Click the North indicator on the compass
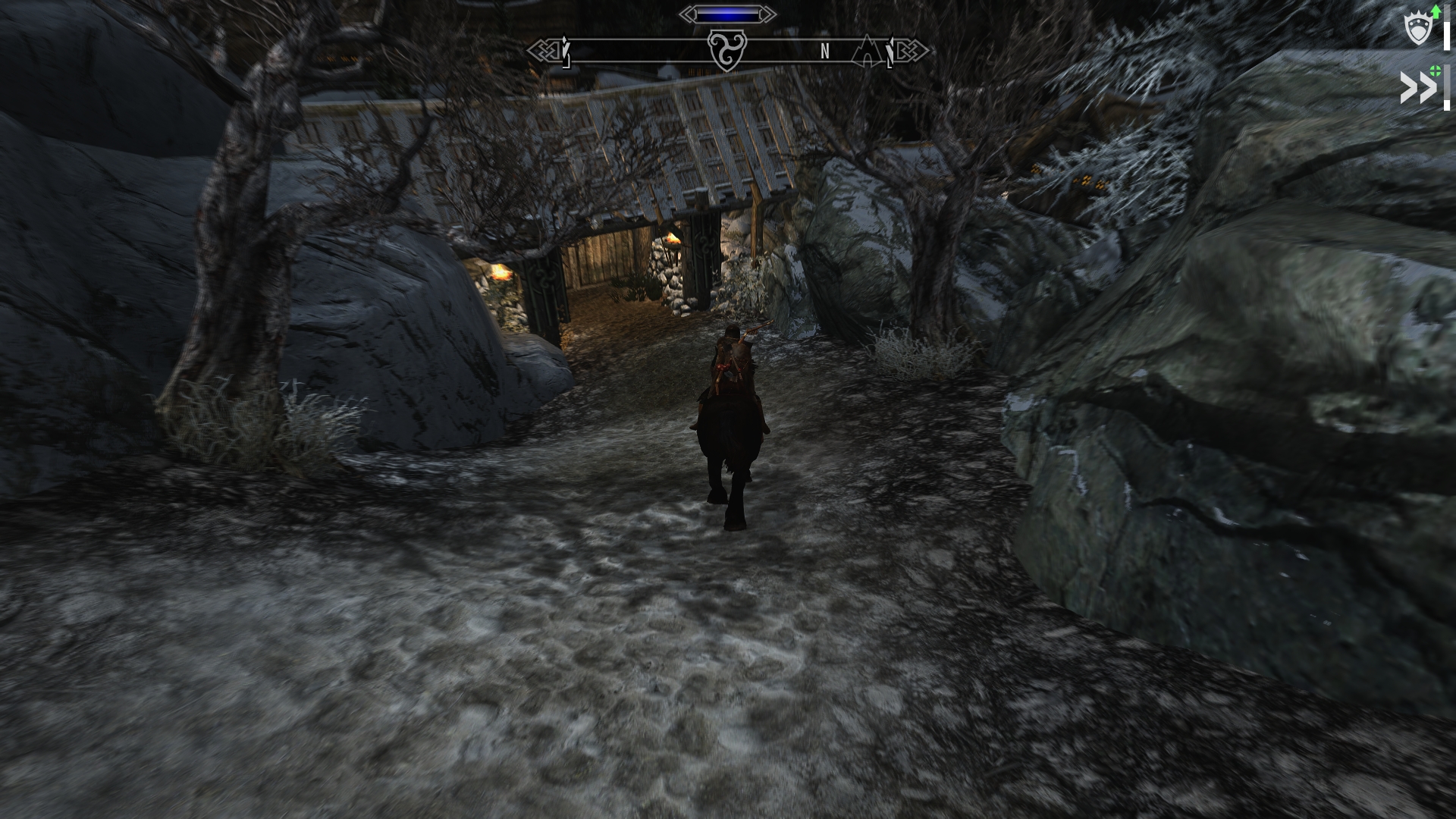The height and width of the screenshot is (819, 1456). click(x=825, y=52)
